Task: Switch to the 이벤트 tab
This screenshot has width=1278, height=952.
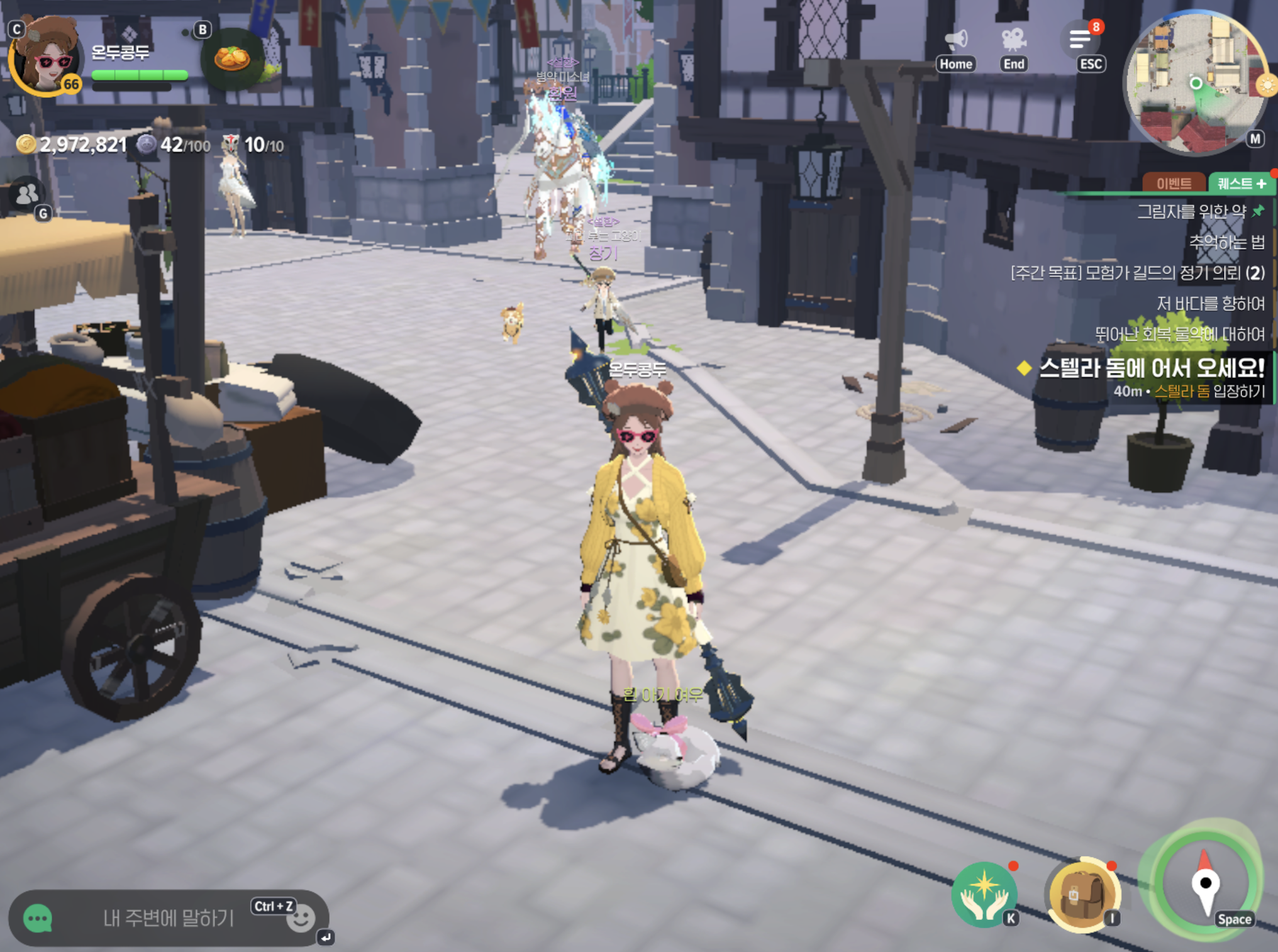Action: [x=1174, y=183]
